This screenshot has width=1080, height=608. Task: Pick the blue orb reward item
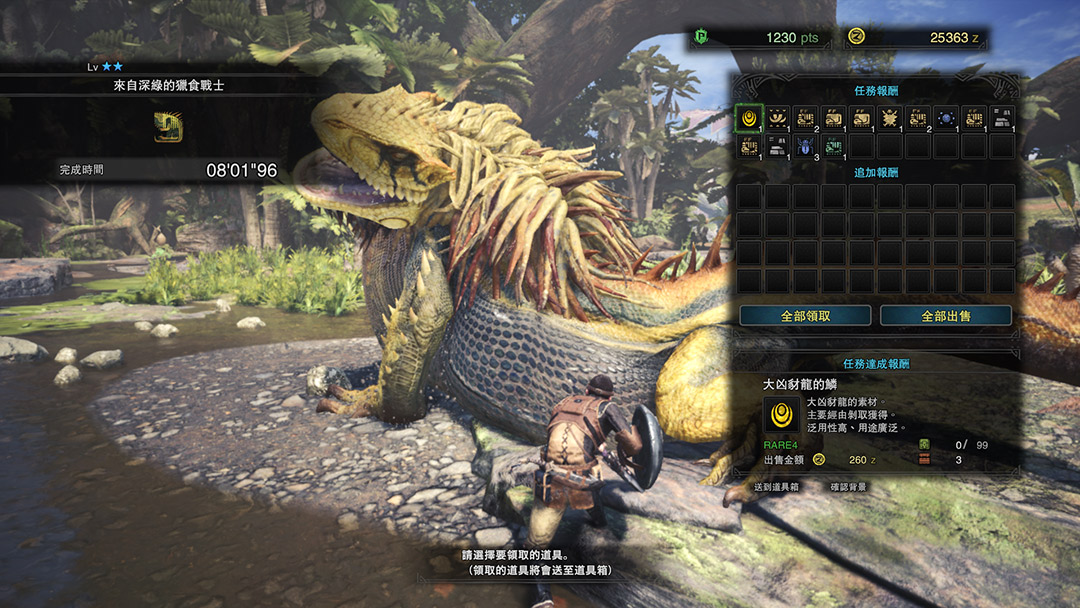tap(946, 118)
